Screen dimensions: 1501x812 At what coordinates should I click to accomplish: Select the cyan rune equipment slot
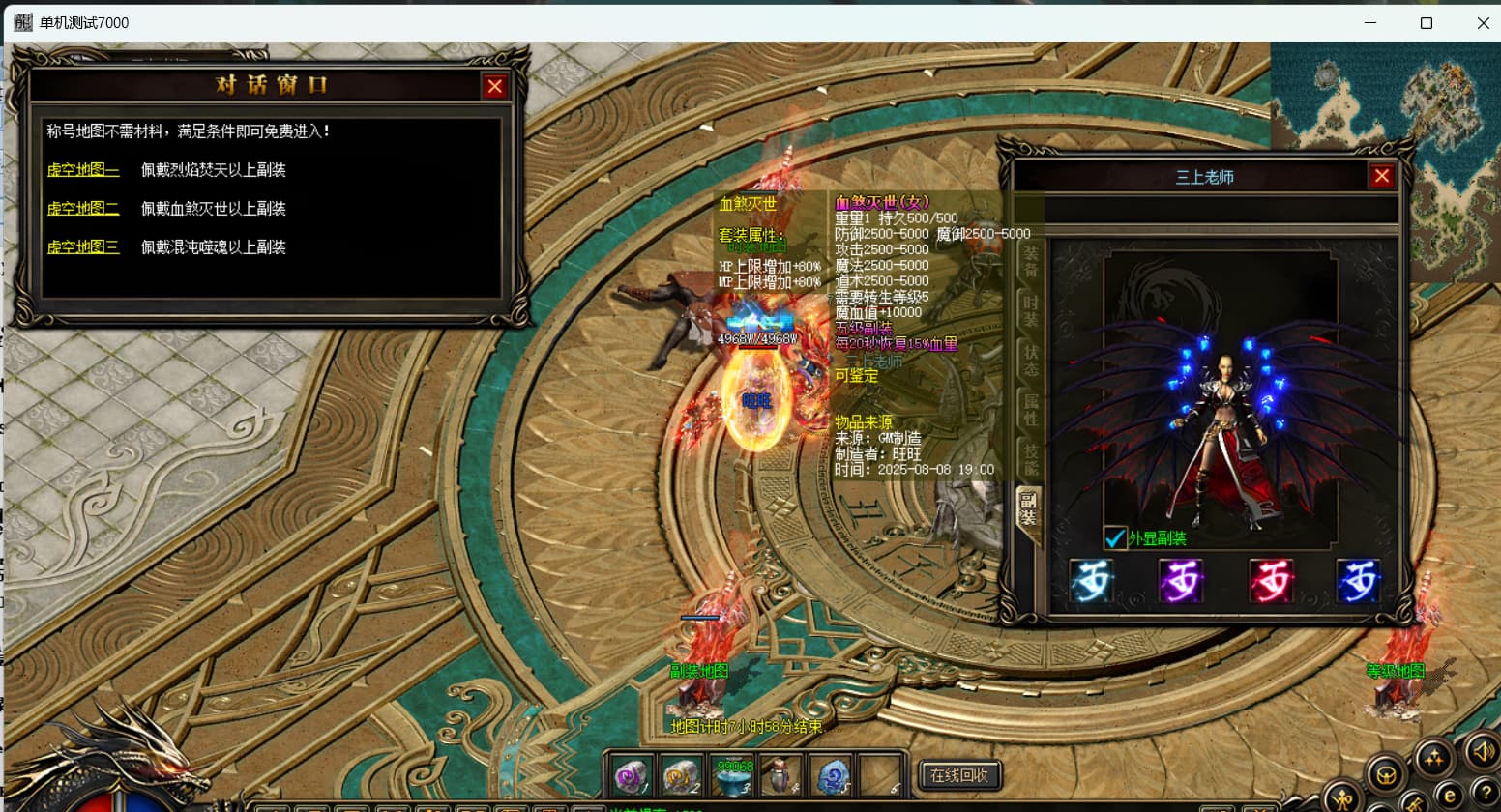pyautogui.click(x=1091, y=582)
